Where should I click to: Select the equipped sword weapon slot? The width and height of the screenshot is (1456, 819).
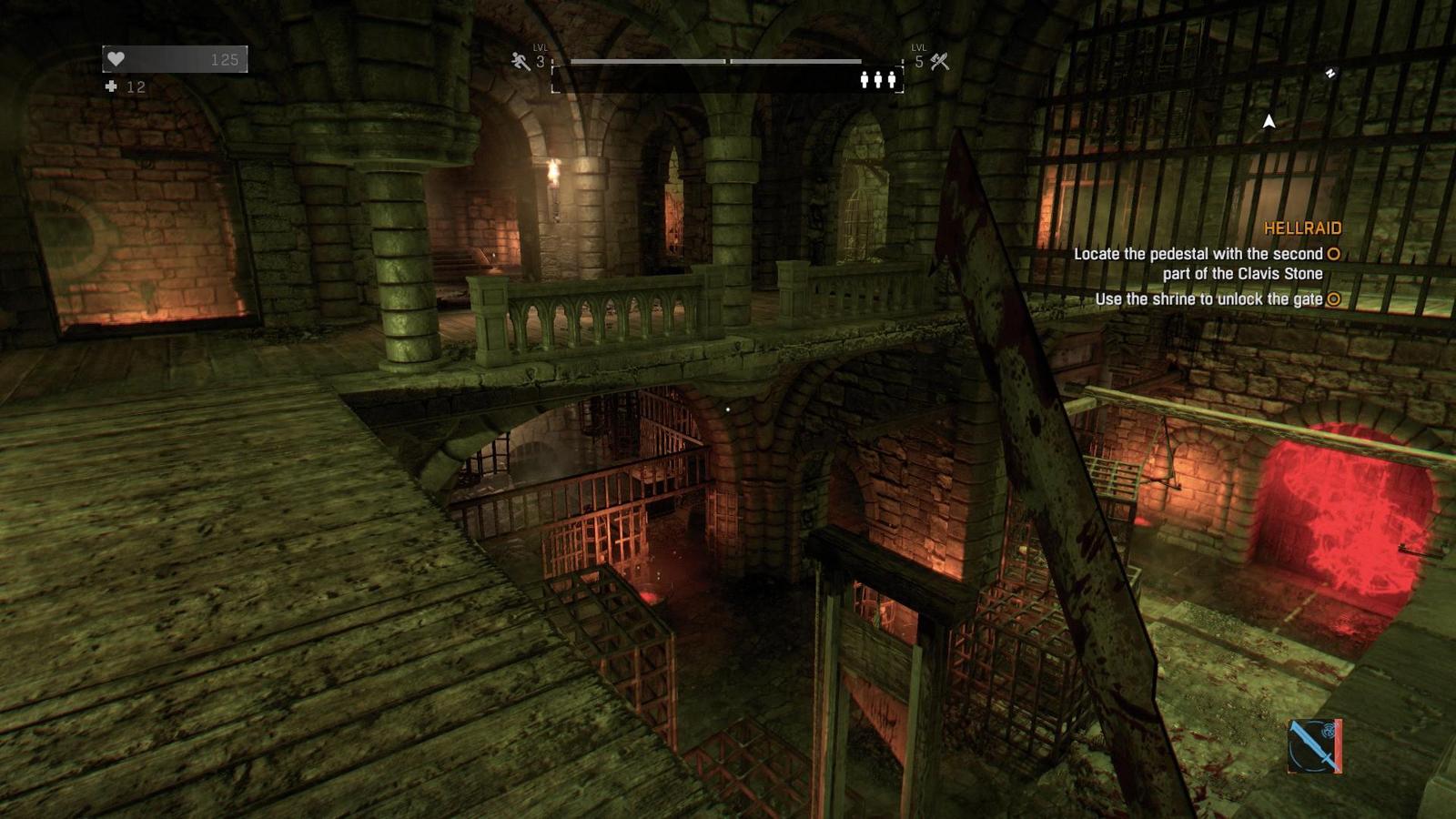click(1314, 746)
